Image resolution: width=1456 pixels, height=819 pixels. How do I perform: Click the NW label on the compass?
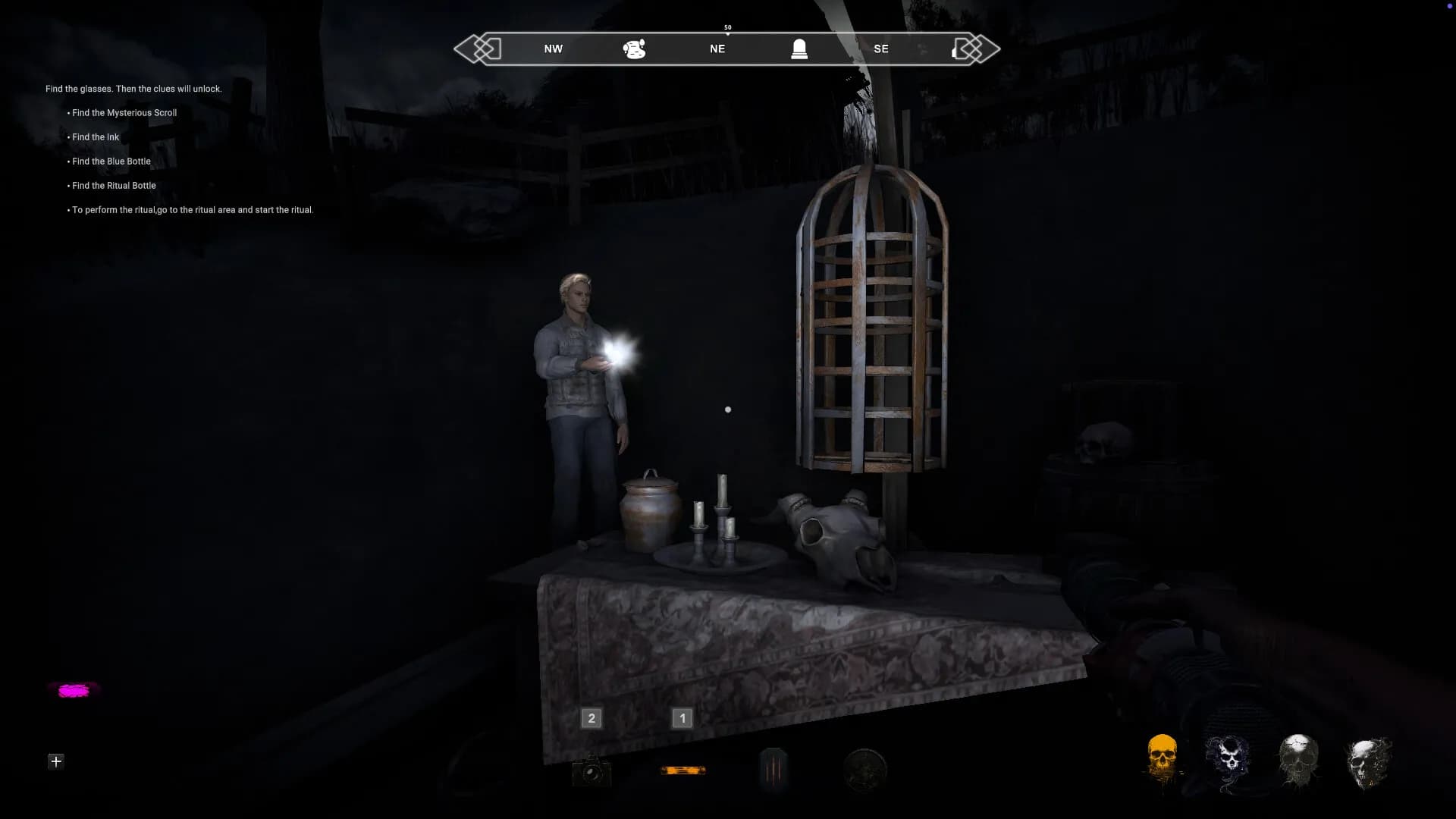(x=552, y=49)
